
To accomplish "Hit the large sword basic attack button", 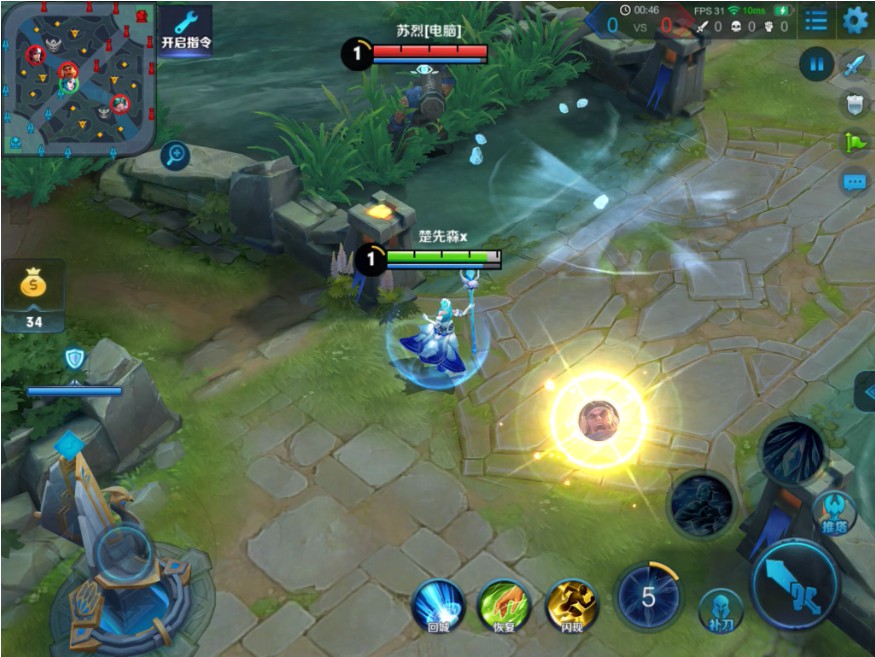I will pyautogui.click(x=795, y=585).
